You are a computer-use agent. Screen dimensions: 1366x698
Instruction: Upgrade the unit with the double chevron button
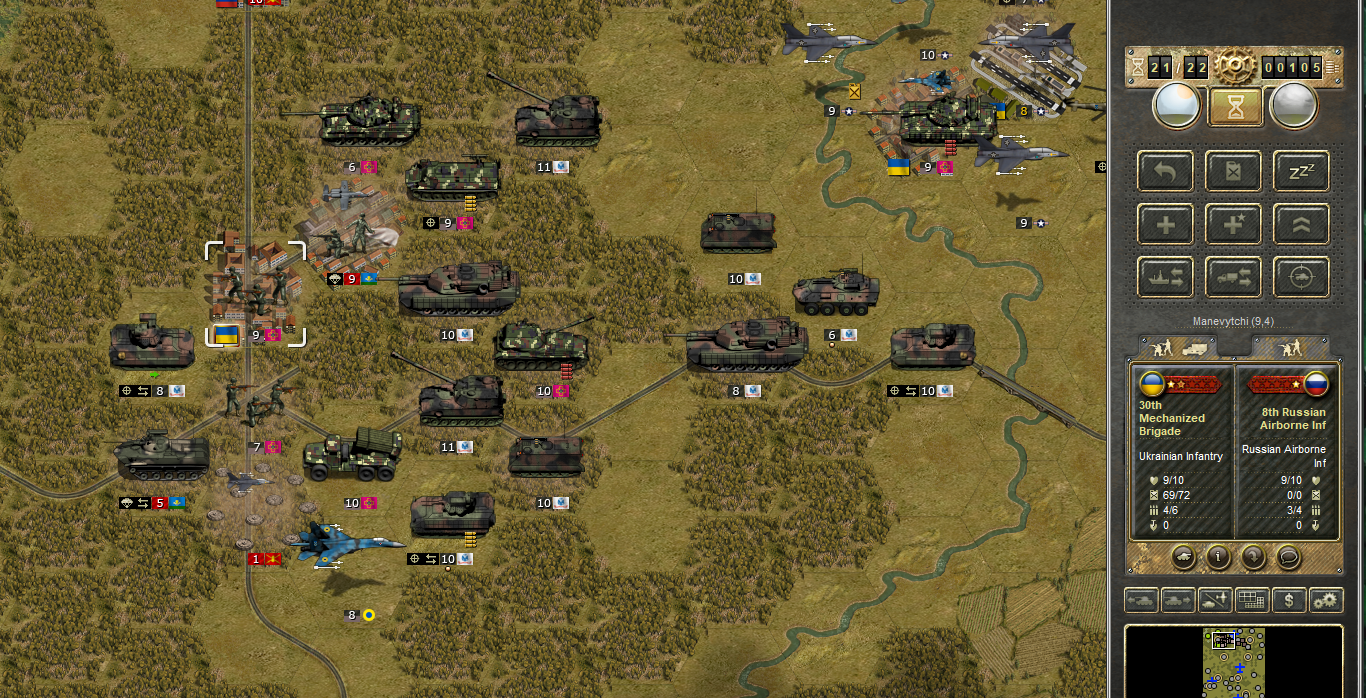pos(1301,224)
